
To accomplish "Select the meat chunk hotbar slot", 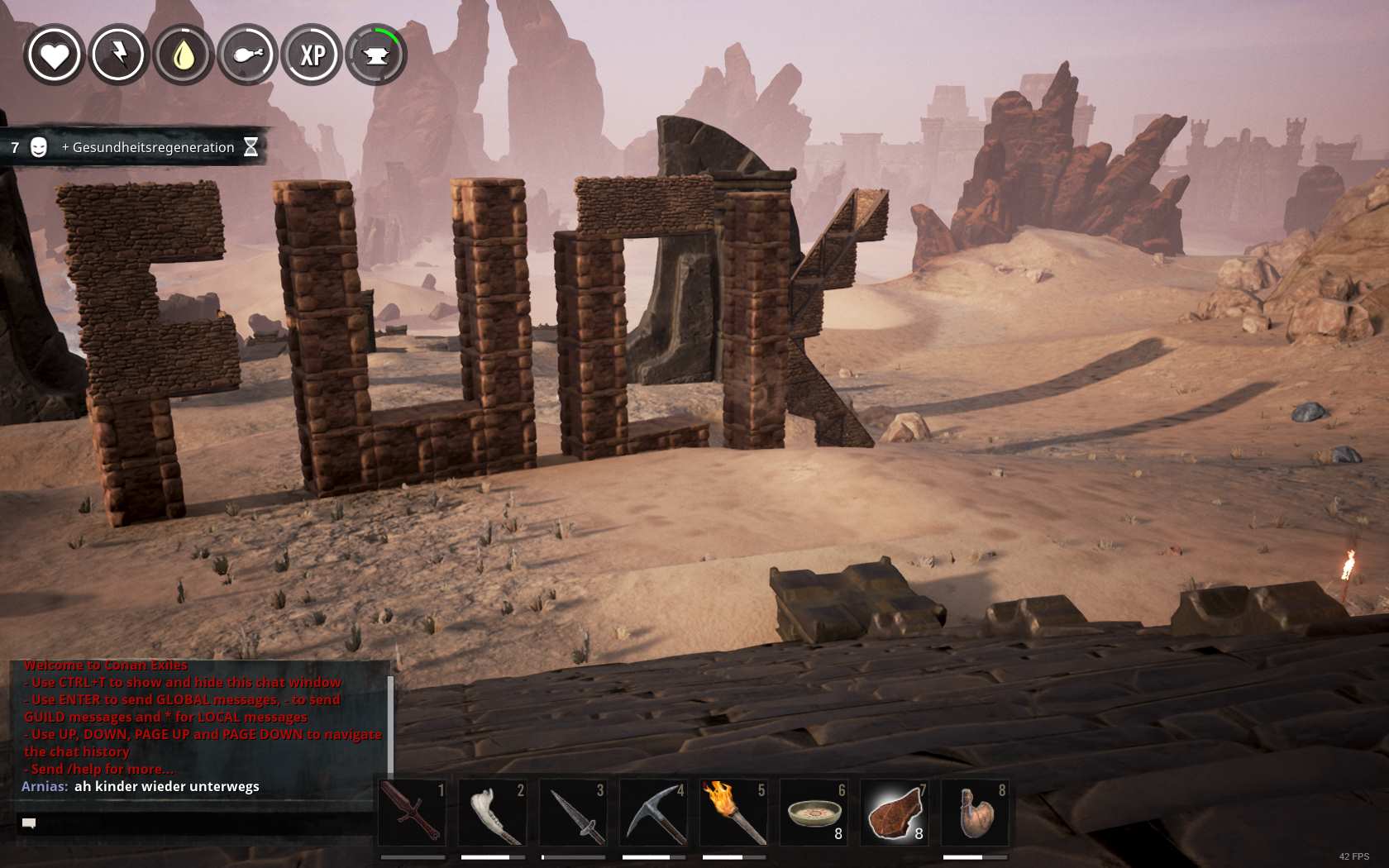I will (x=895, y=813).
